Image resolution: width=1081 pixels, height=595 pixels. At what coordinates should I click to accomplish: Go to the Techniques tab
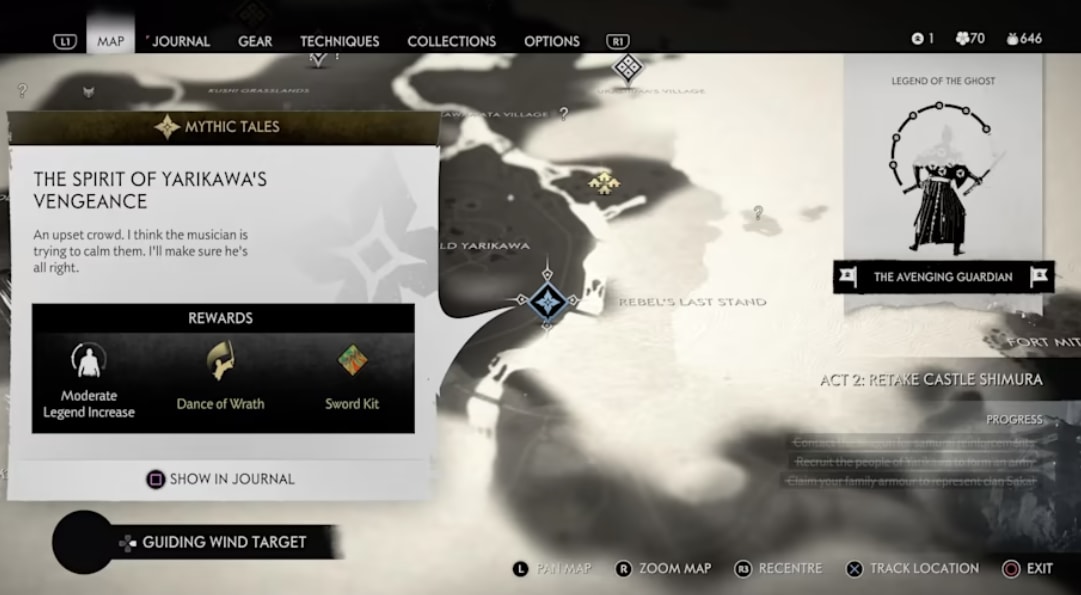[x=339, y=41]
